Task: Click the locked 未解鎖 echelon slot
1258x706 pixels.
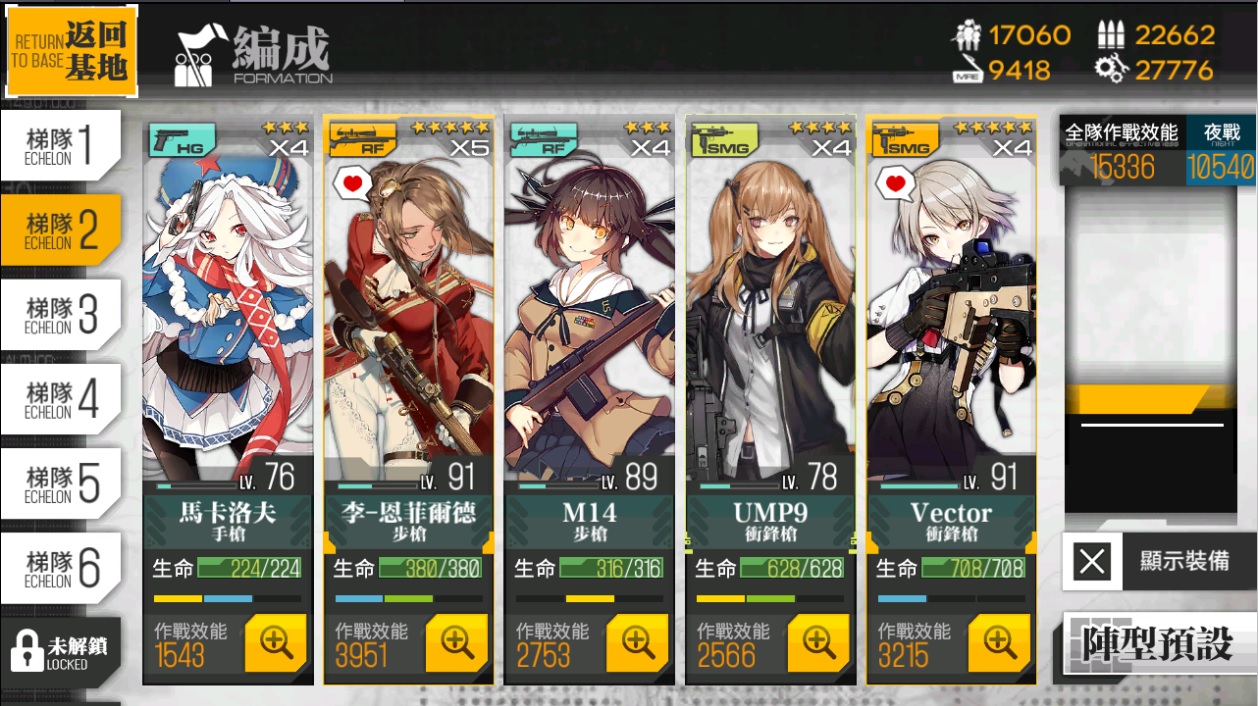Action: pos(60,651)
